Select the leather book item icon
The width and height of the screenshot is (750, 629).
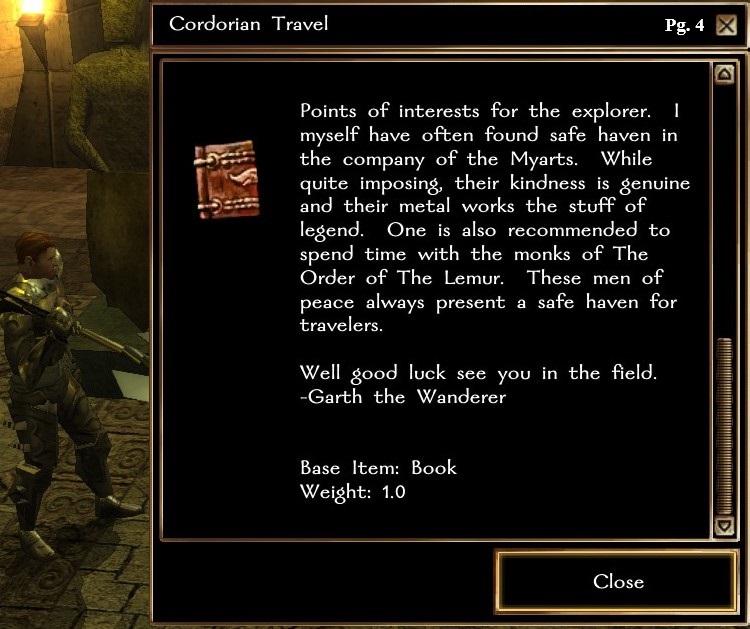(x=226, y=180)
